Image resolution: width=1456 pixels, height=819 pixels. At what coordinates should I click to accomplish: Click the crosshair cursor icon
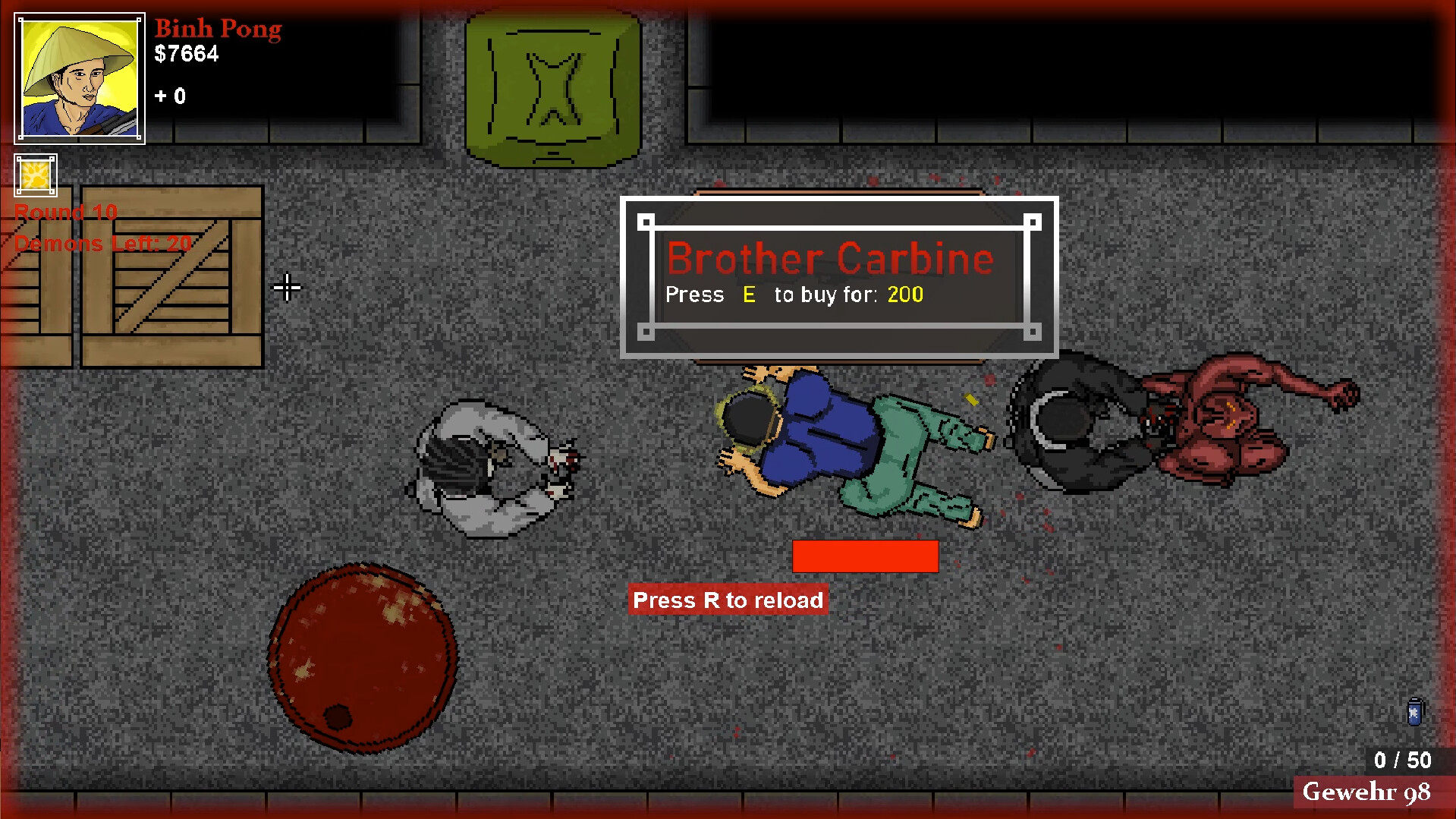(x=288, y=288)
